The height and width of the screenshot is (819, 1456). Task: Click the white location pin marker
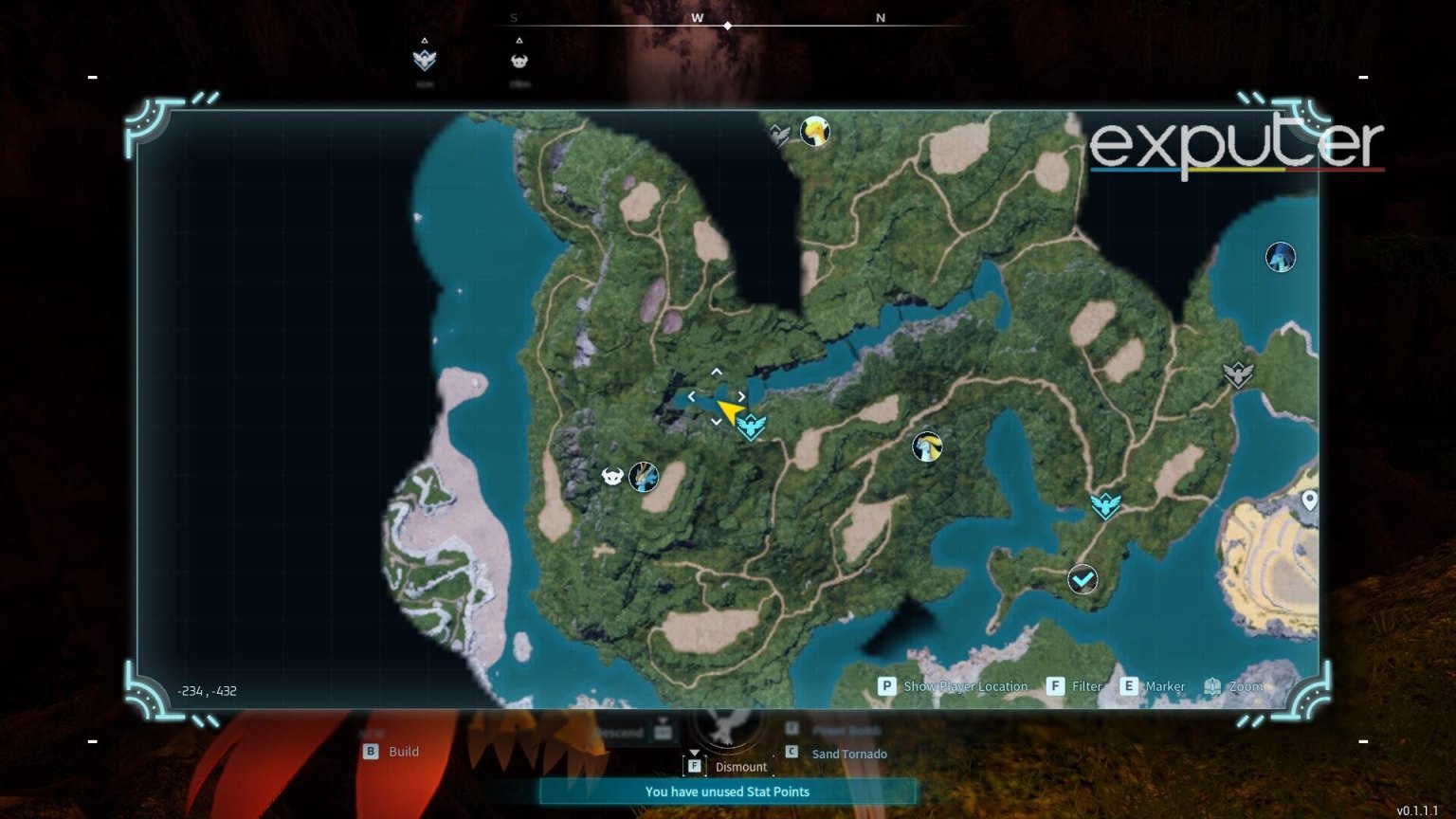[x=1309, y=500]
